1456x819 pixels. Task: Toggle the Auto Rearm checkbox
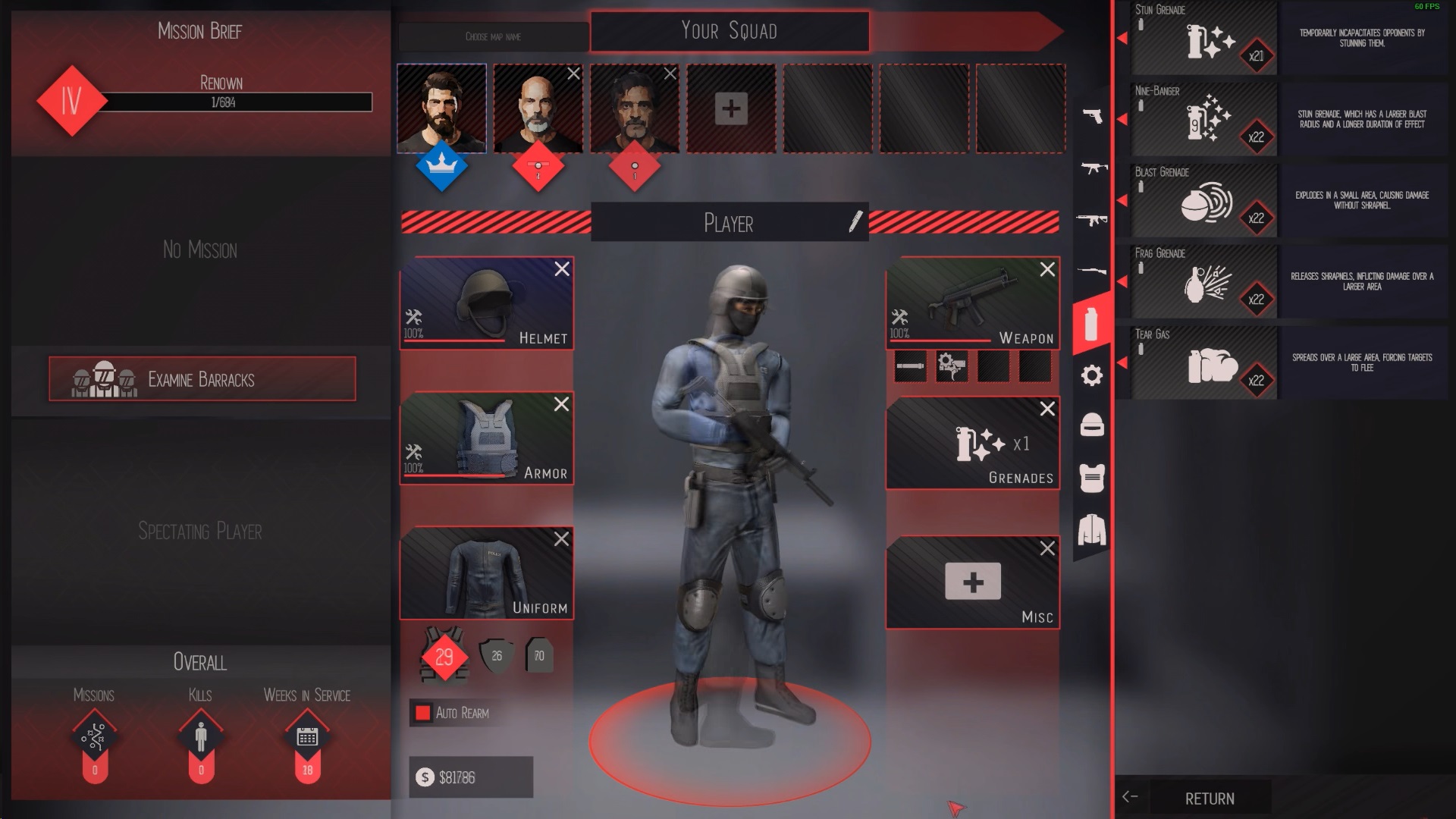423,713
